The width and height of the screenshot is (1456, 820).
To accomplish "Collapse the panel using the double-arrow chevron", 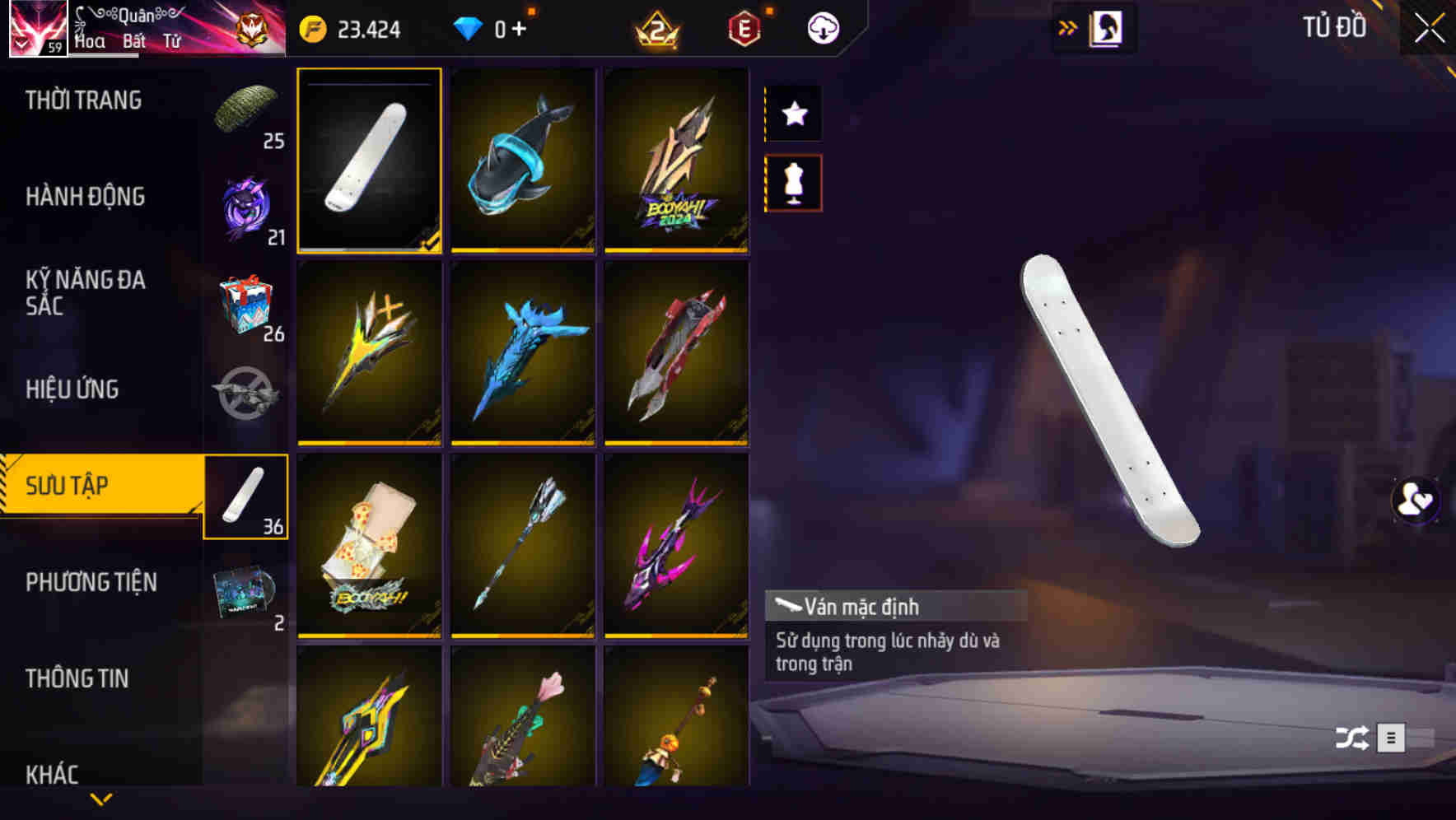I will tap(1068, 26).
